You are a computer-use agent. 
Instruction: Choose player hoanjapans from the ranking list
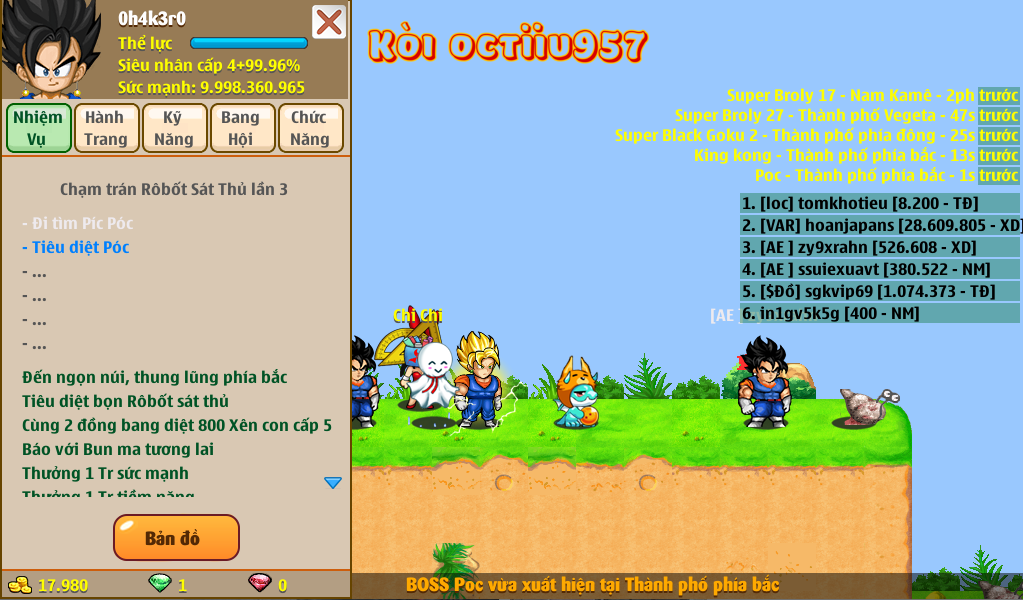(879, 225)
